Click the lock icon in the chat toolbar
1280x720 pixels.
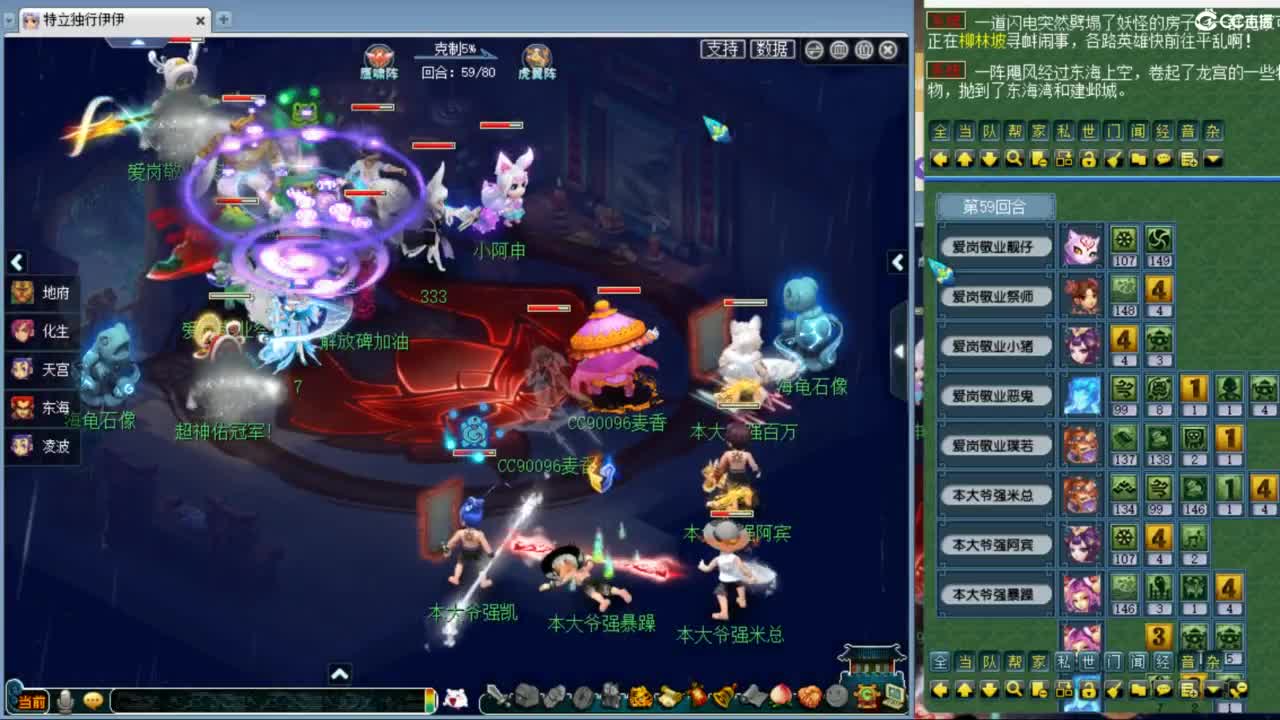coord(1089,158)
